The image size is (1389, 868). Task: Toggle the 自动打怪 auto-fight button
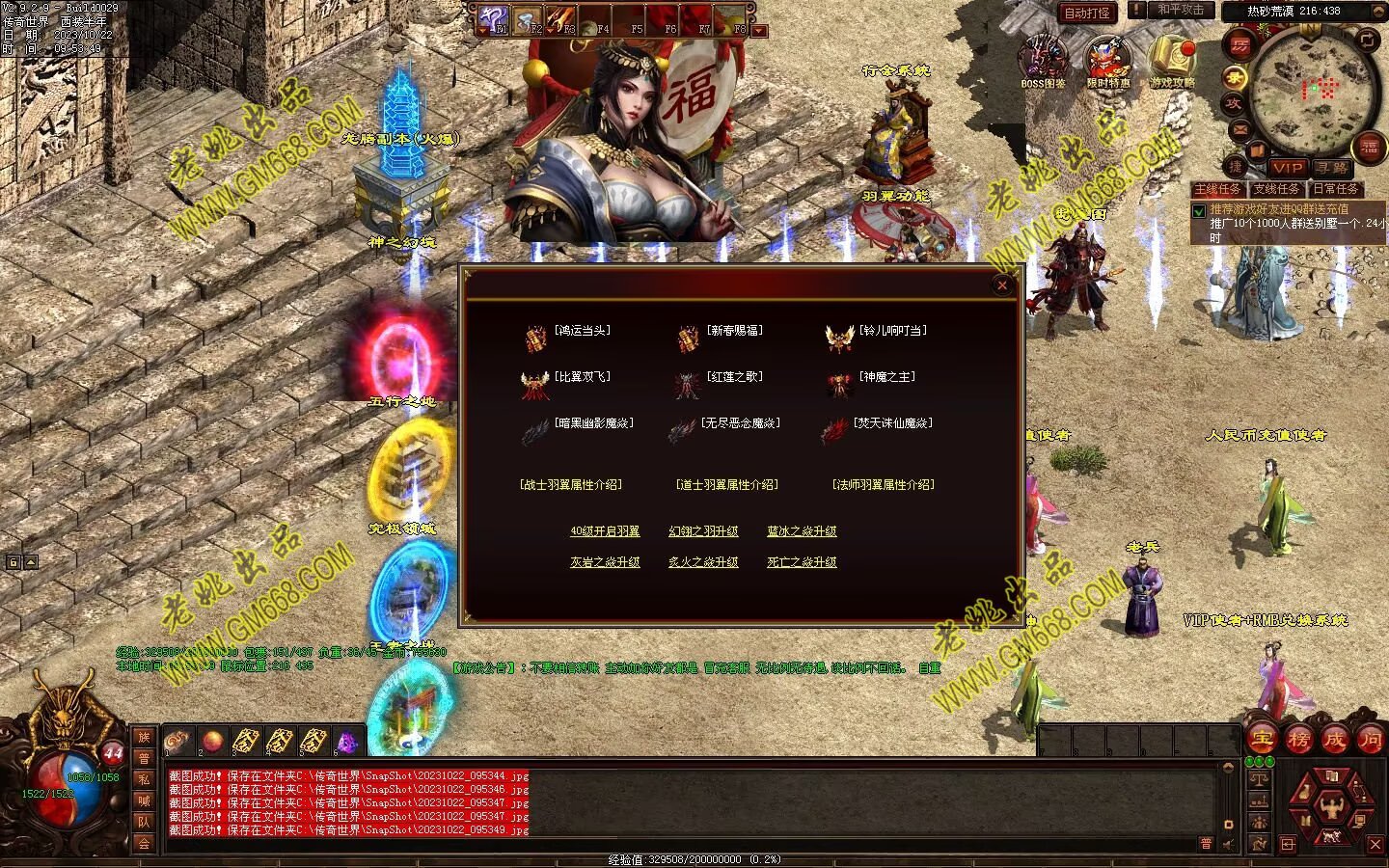pyautogui.click(x=1087, y=13)
